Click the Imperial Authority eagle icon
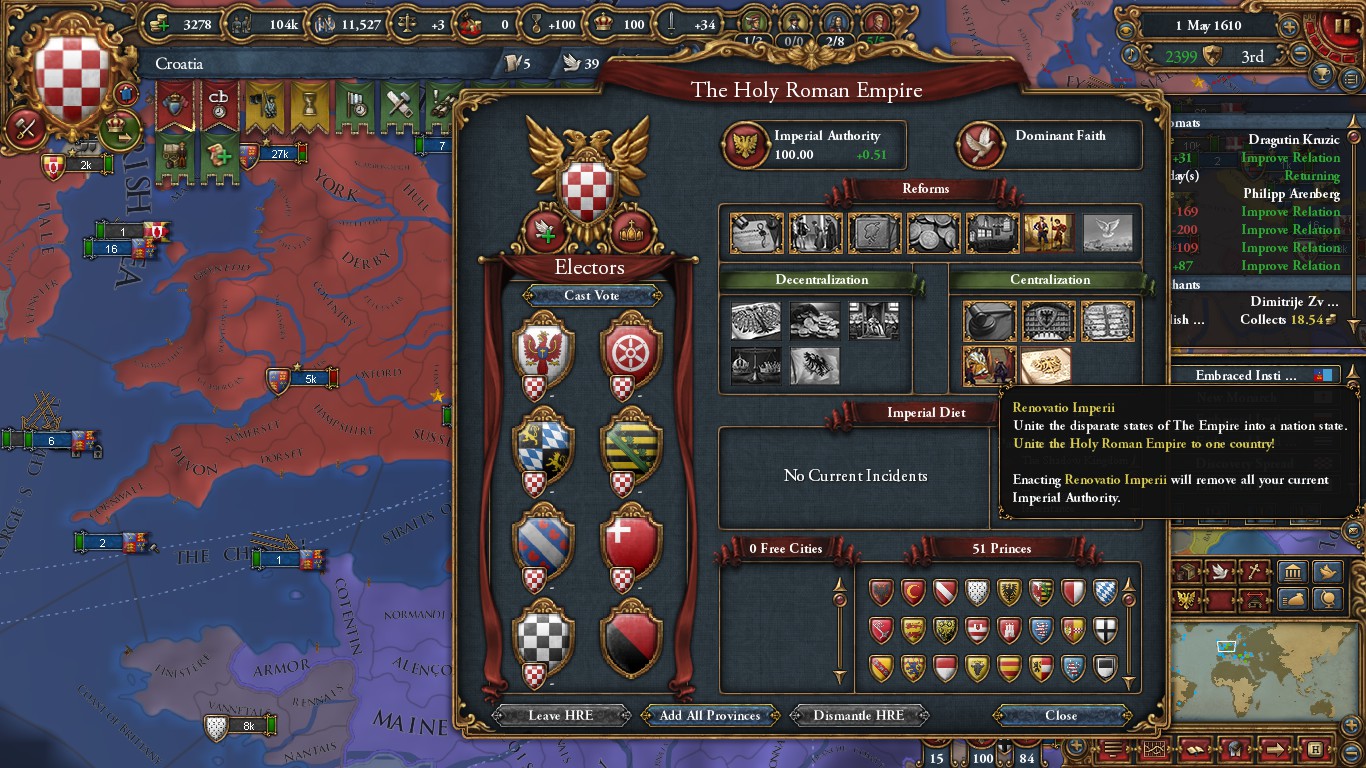The height and width of the screenshot is (768, 1366). (746, 145)
